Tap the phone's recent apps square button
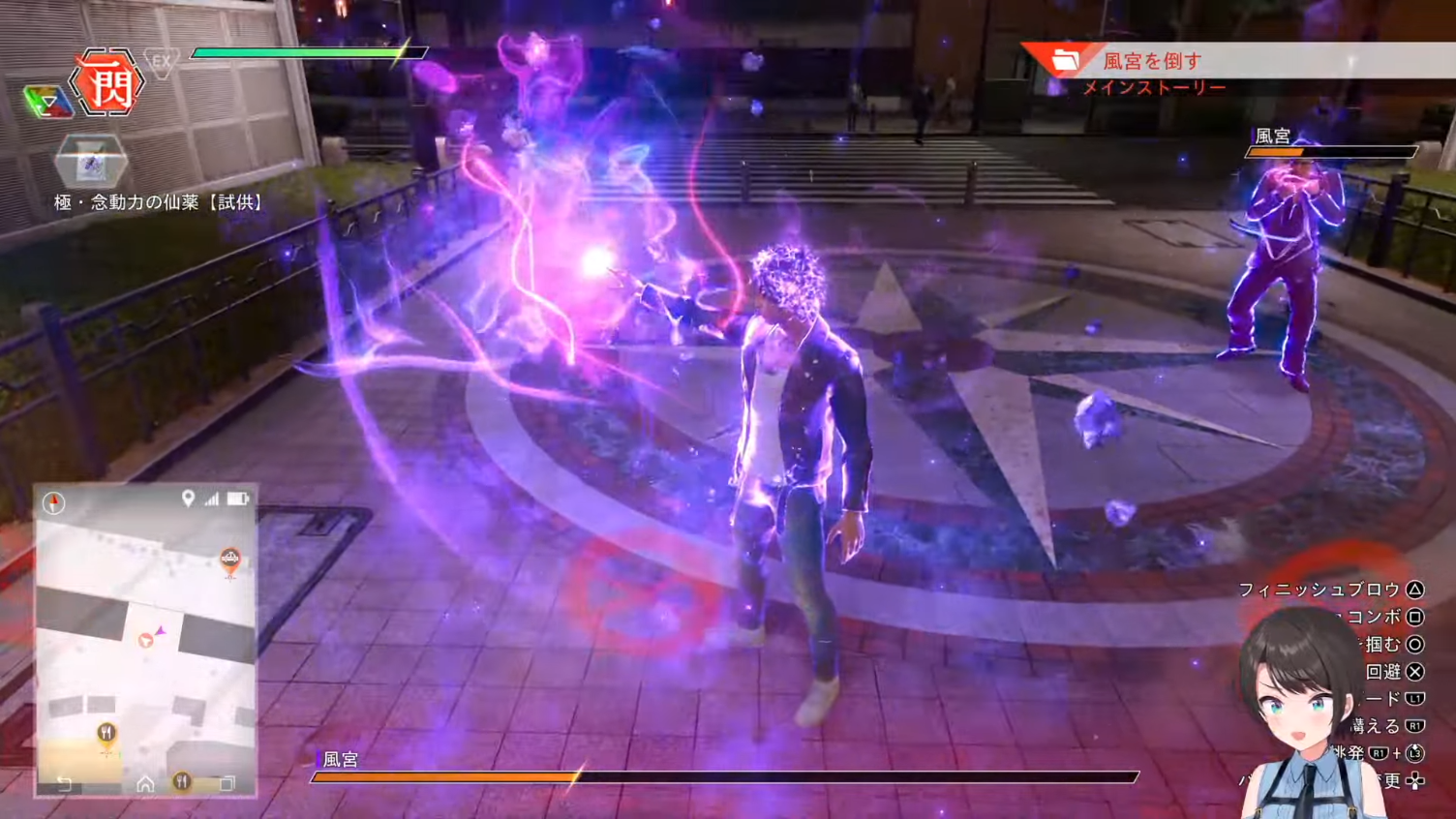This screenshot has width=1456, height=819. click(x=227, y=783)
